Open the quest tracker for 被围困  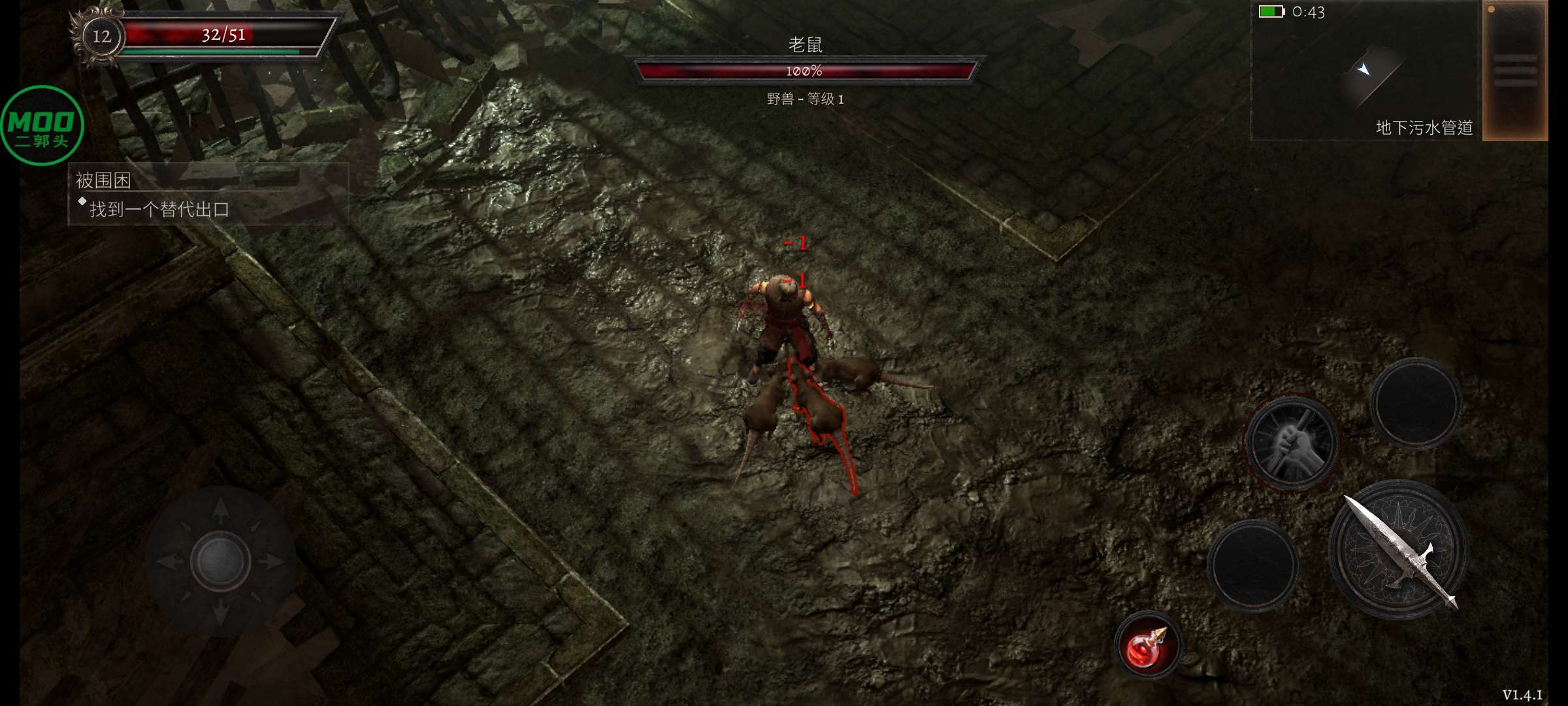pos(208,194)
